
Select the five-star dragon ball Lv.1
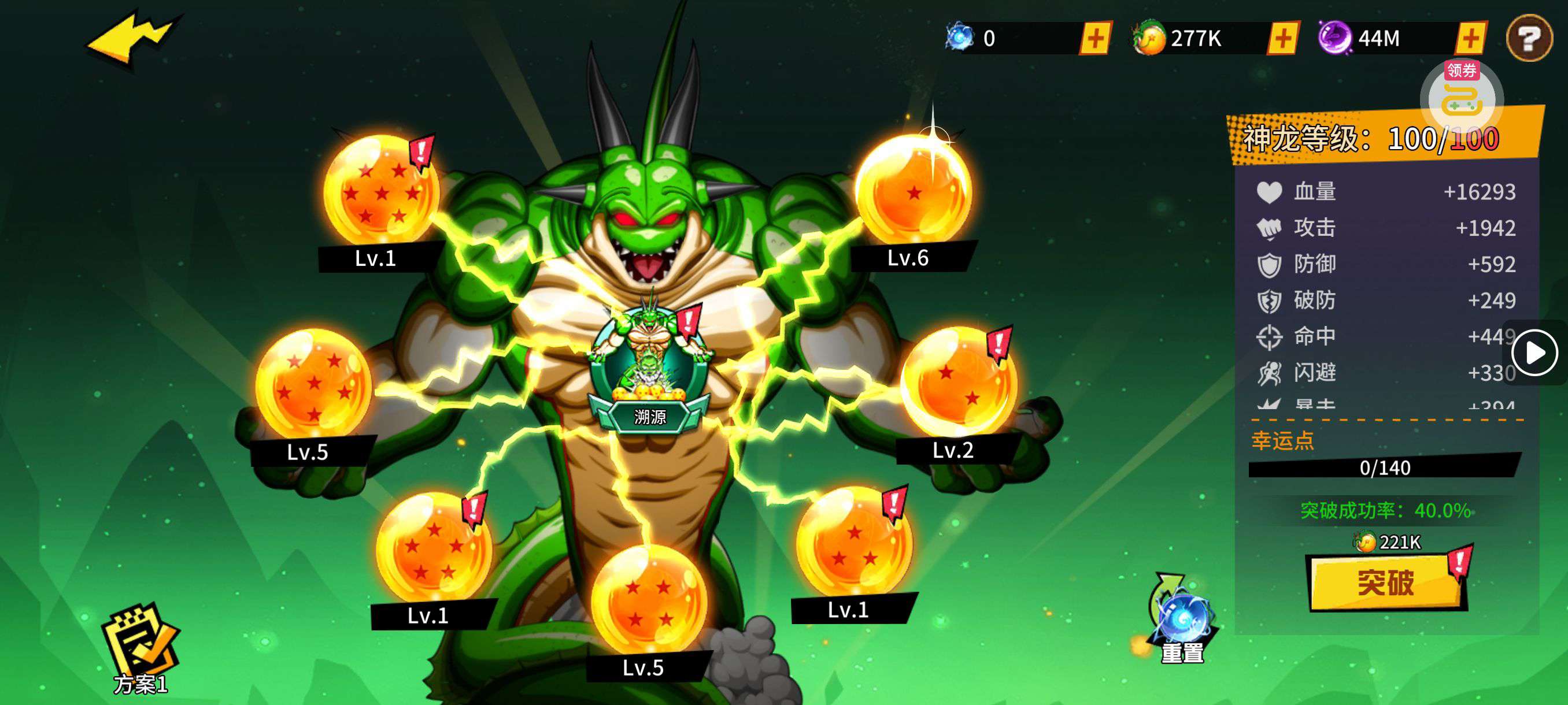tap(433, 548)
